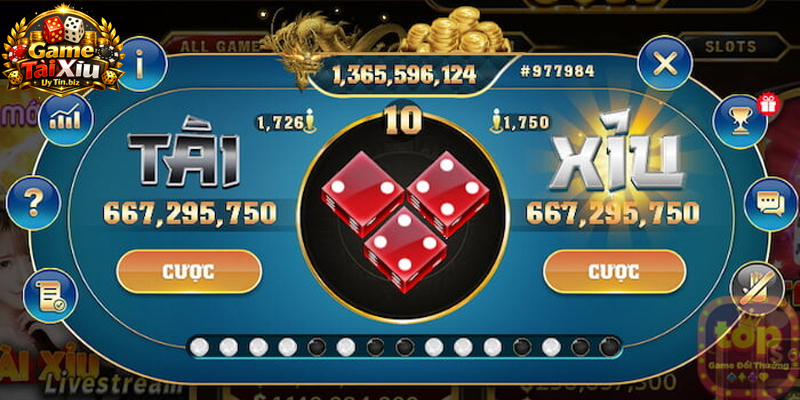Switch to the ALL GAME tab

[x=214, y=46]
